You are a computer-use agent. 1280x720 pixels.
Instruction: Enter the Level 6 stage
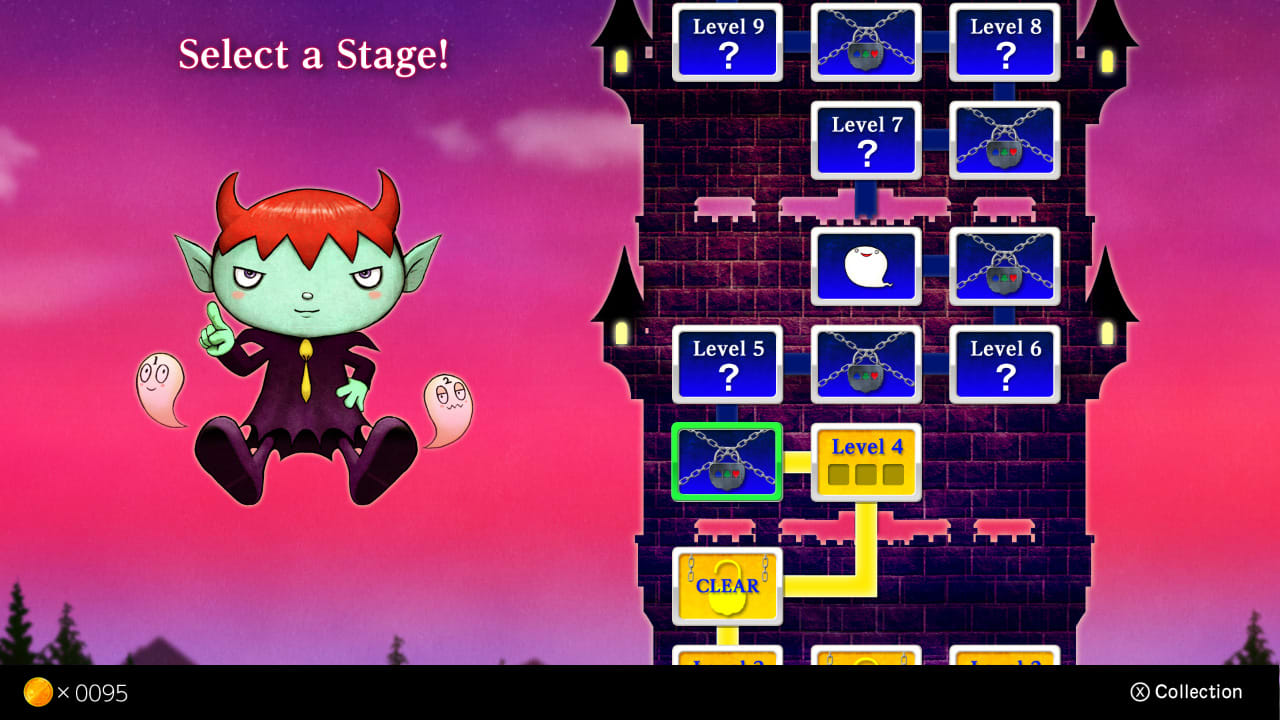tap(1004, 364)
